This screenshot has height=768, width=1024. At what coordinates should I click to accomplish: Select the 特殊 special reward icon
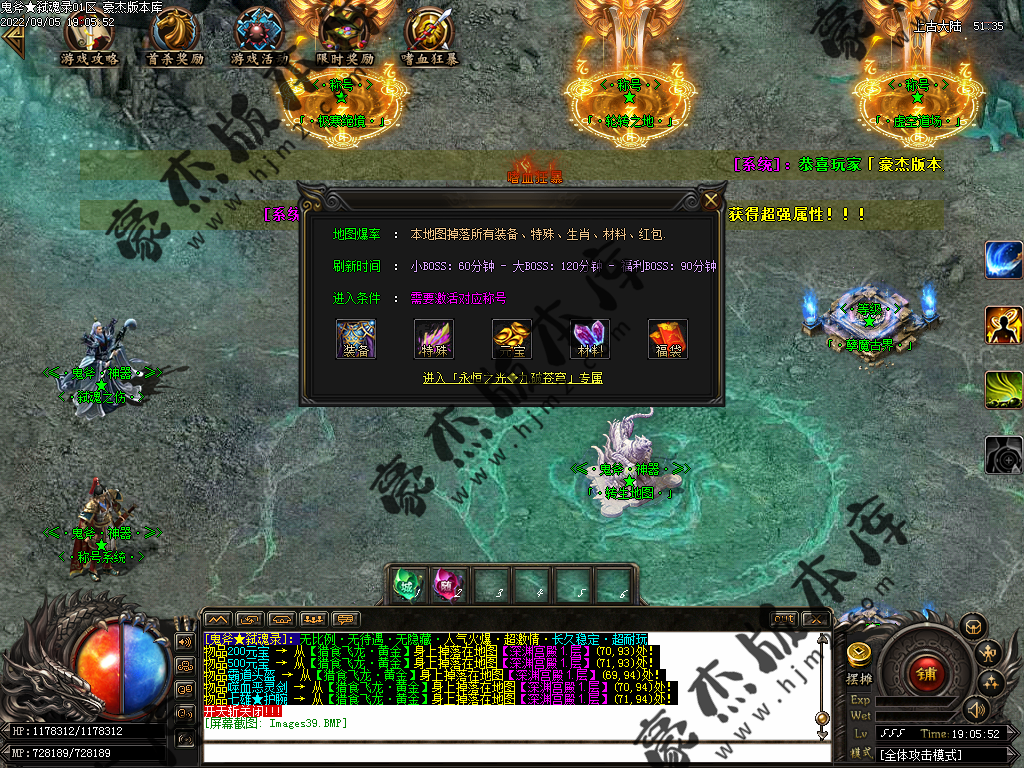pos(434,339)
